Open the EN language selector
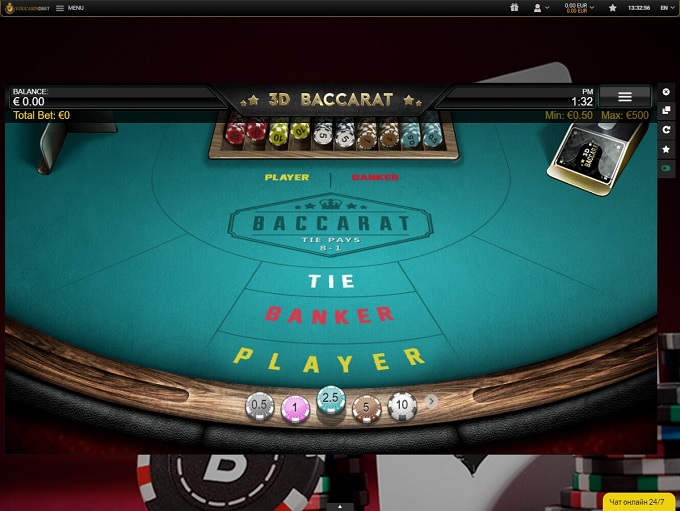 665,7
